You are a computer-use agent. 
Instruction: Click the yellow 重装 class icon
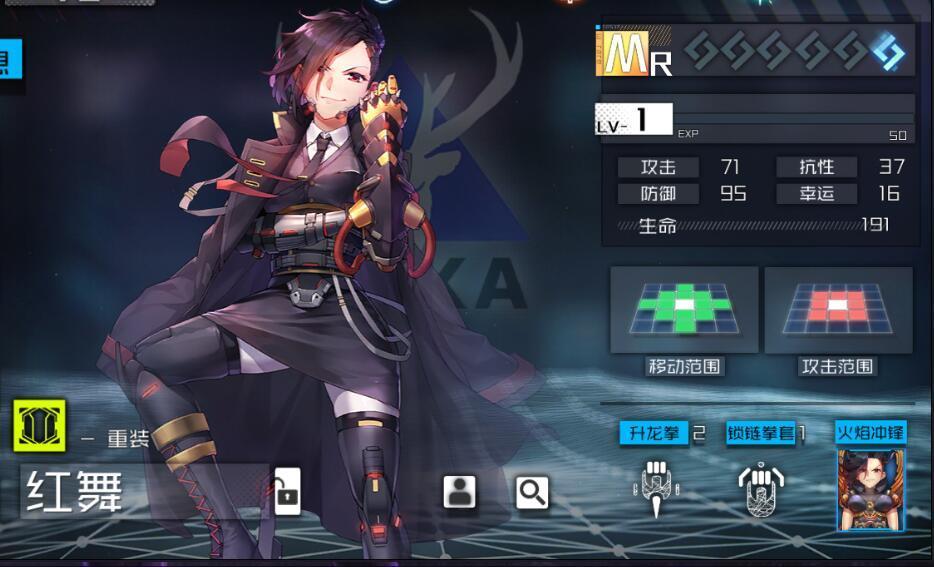pyautogui.click(x=40, y=425)
